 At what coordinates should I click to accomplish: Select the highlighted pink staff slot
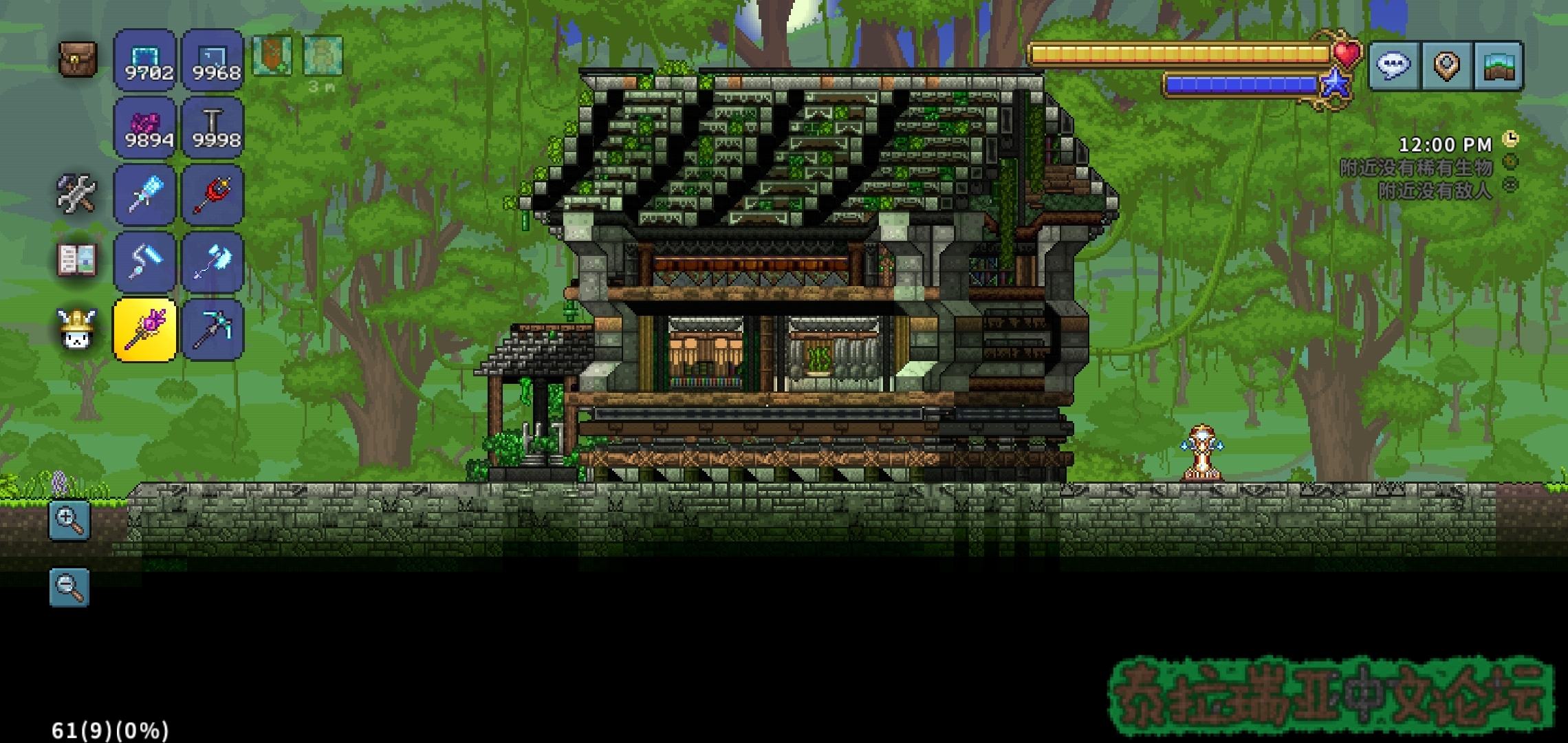click(x=145, y=330)
